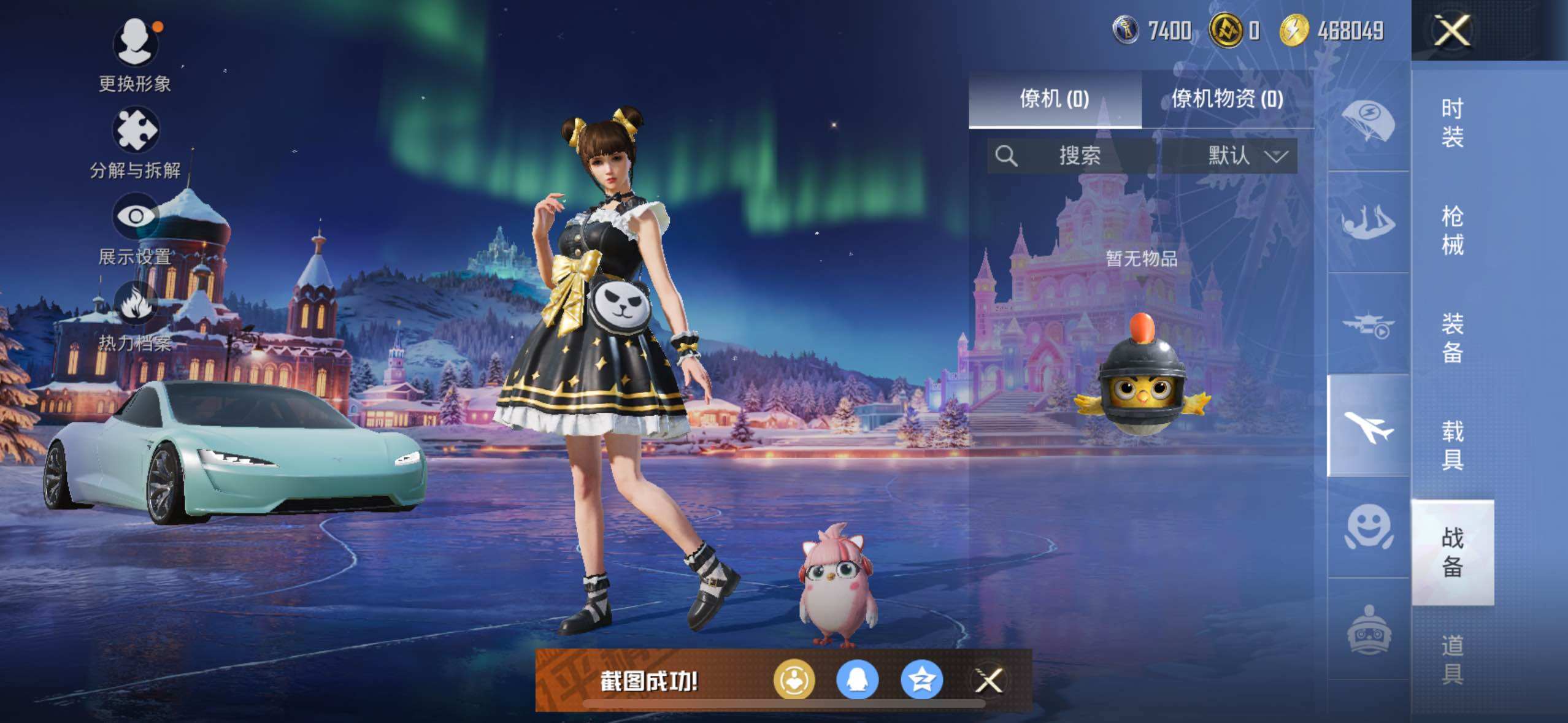The width and height of the screenshot is (1568, 723).
Task: Choose the parachute subcategory icon
Action: [x=1369, y=119]
